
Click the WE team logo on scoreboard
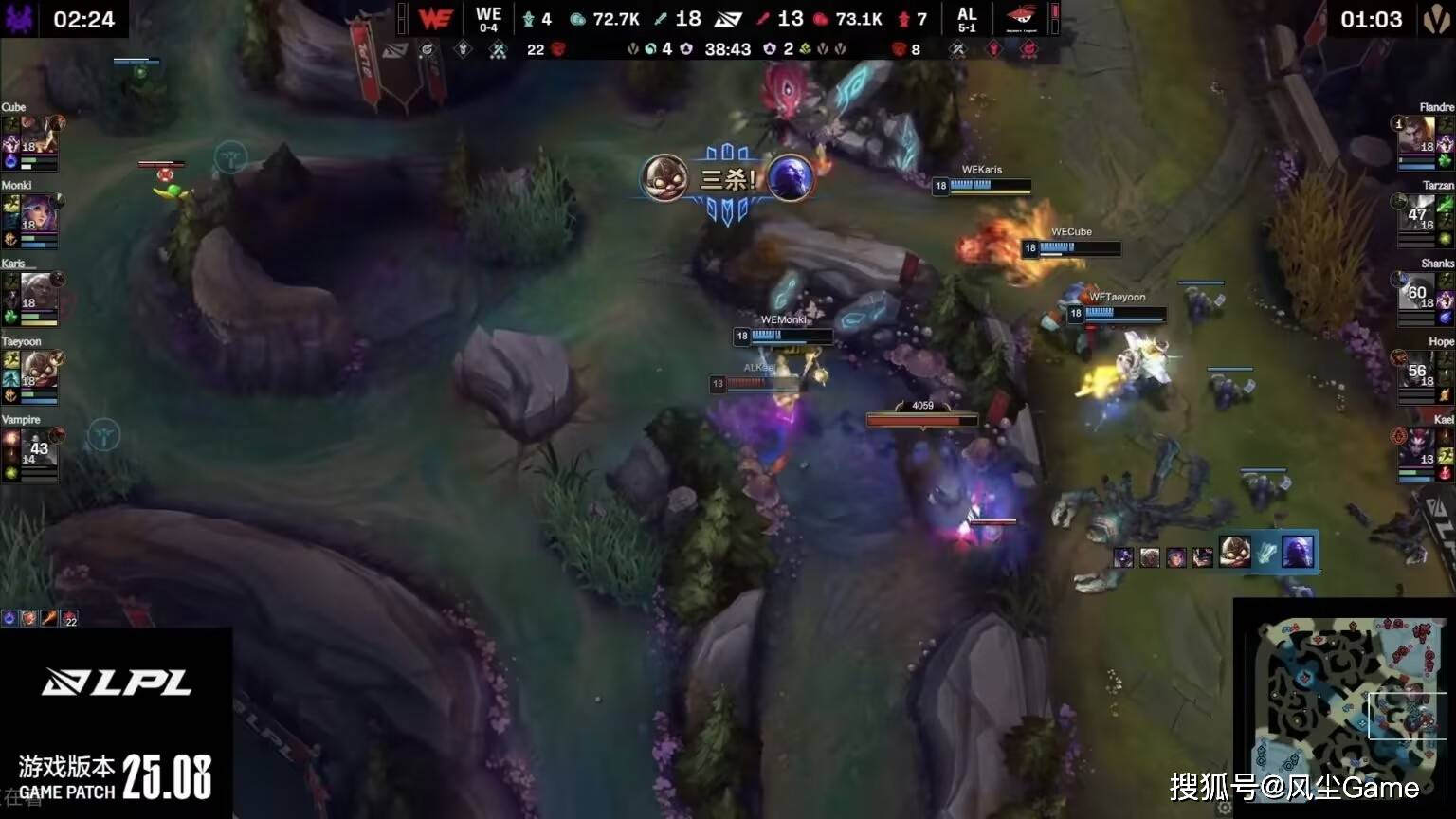[435, 19]
